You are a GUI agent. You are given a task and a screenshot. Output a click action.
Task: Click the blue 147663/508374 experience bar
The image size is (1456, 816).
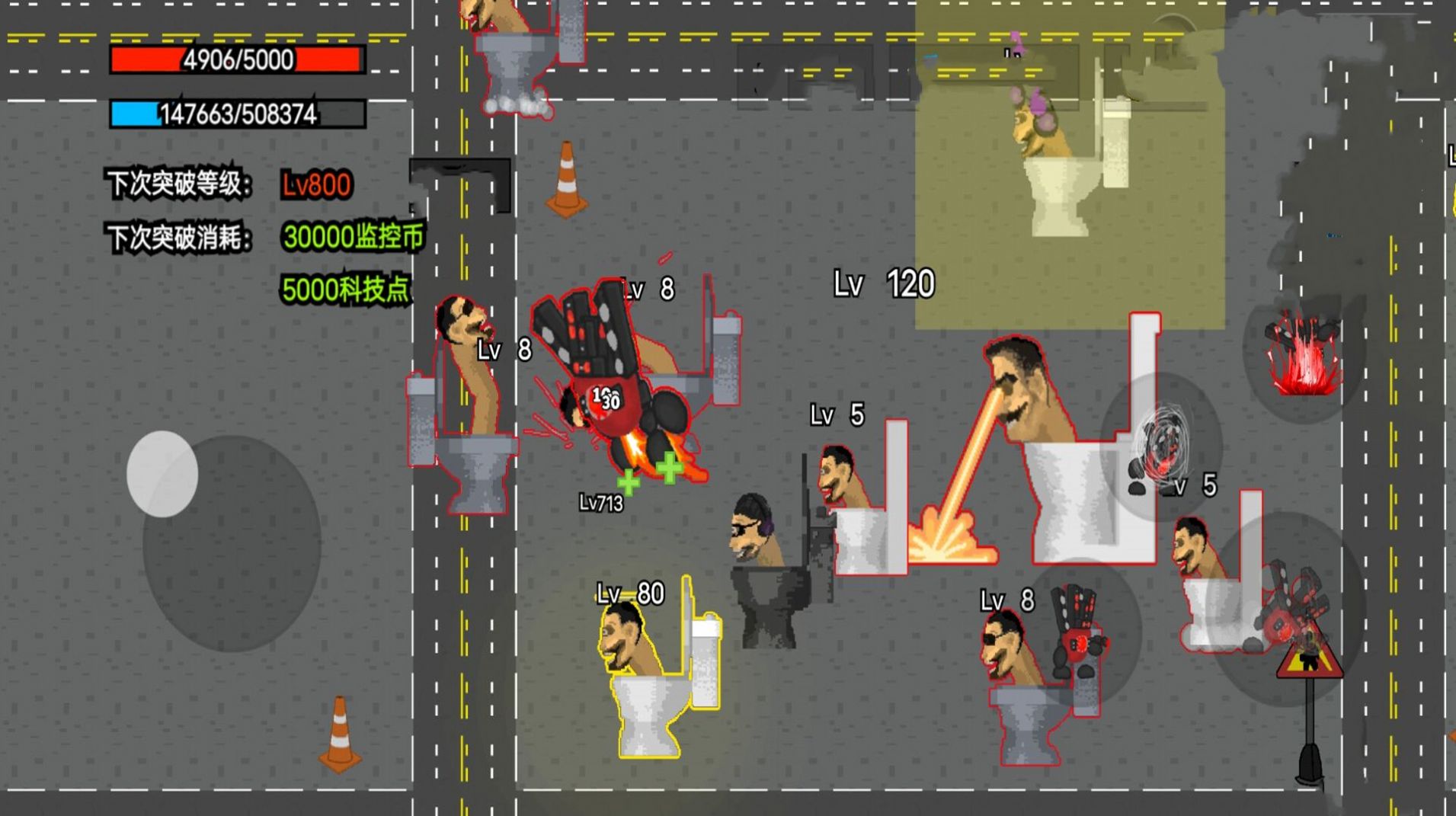[x=236, y=114]
